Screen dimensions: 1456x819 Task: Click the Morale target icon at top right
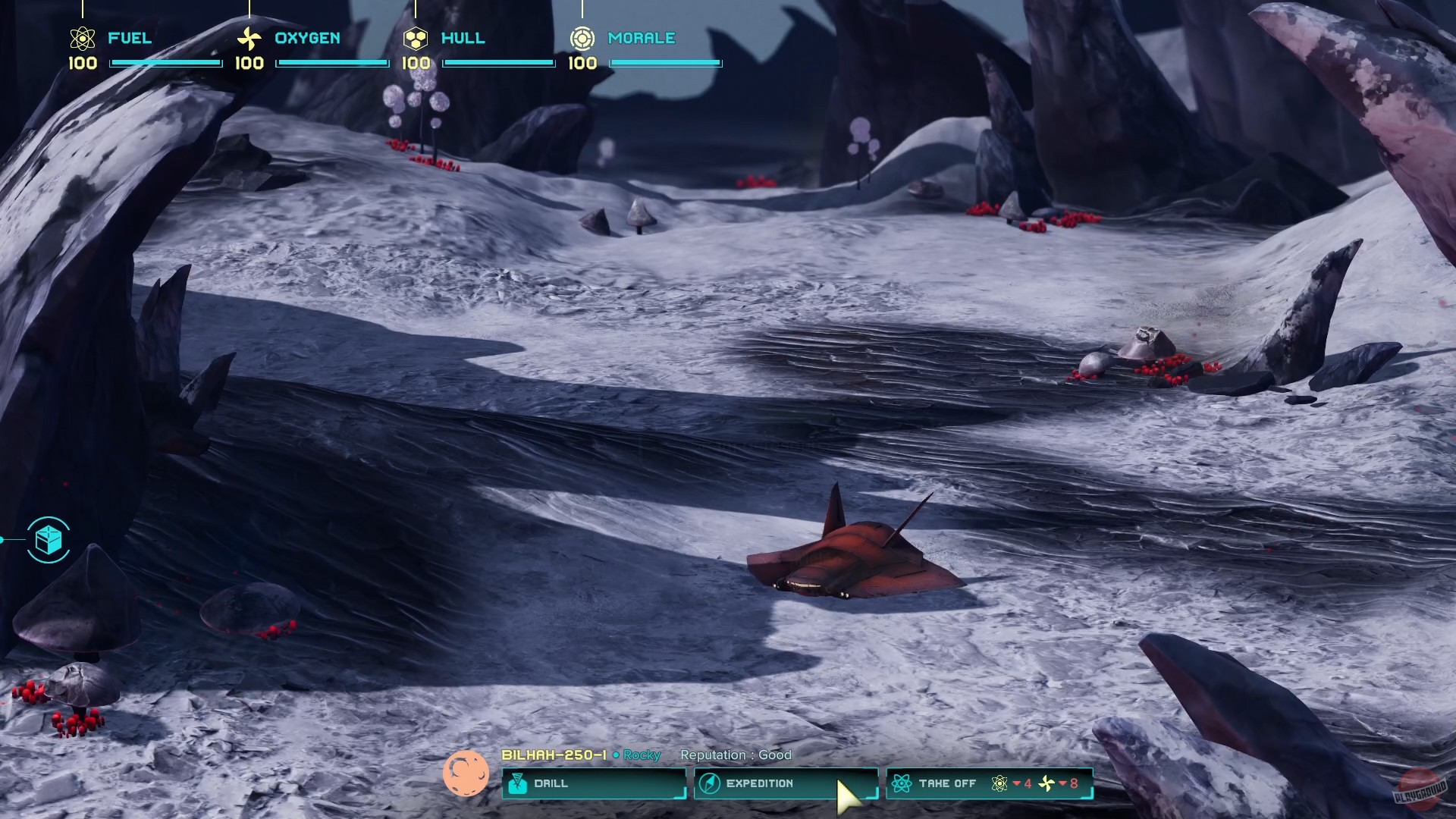pyautogui.click(x=582, y=37)
